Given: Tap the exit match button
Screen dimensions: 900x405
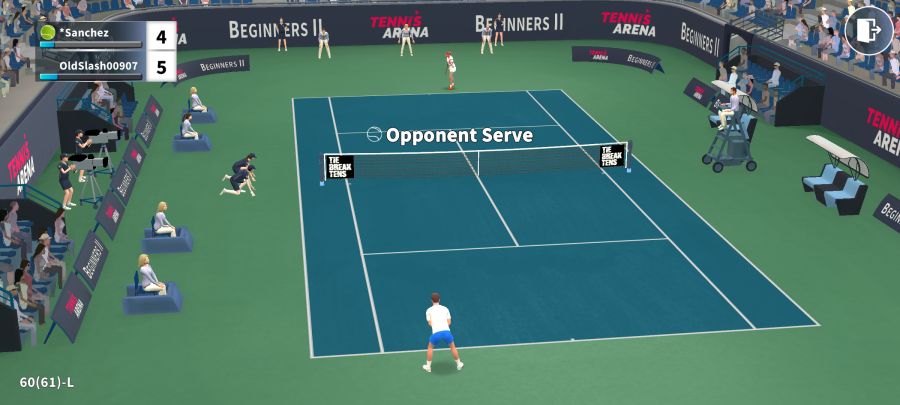Looking at the screenshot, I should click(x=868, y=30).
